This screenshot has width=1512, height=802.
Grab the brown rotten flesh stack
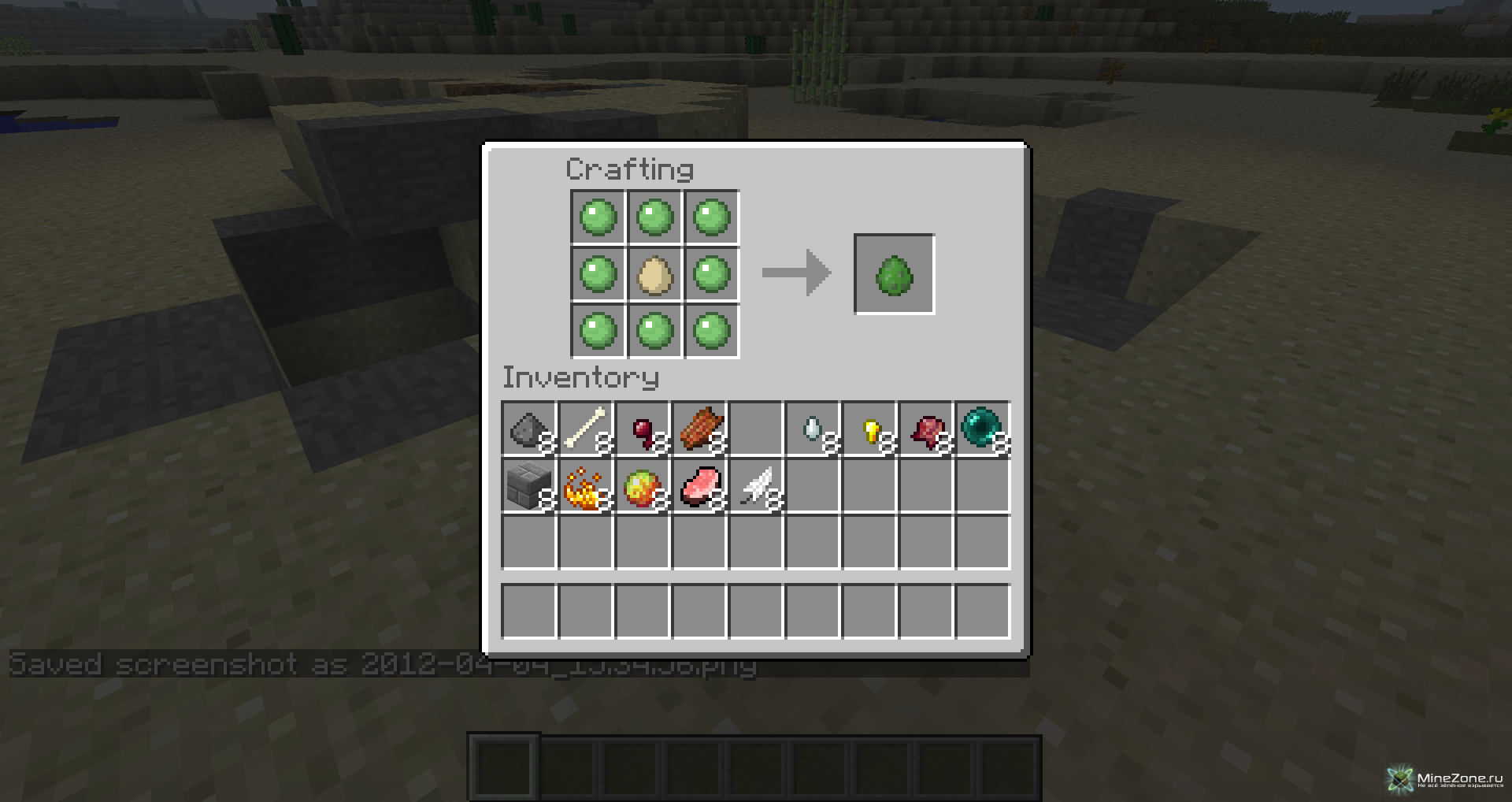coord(699,429)
